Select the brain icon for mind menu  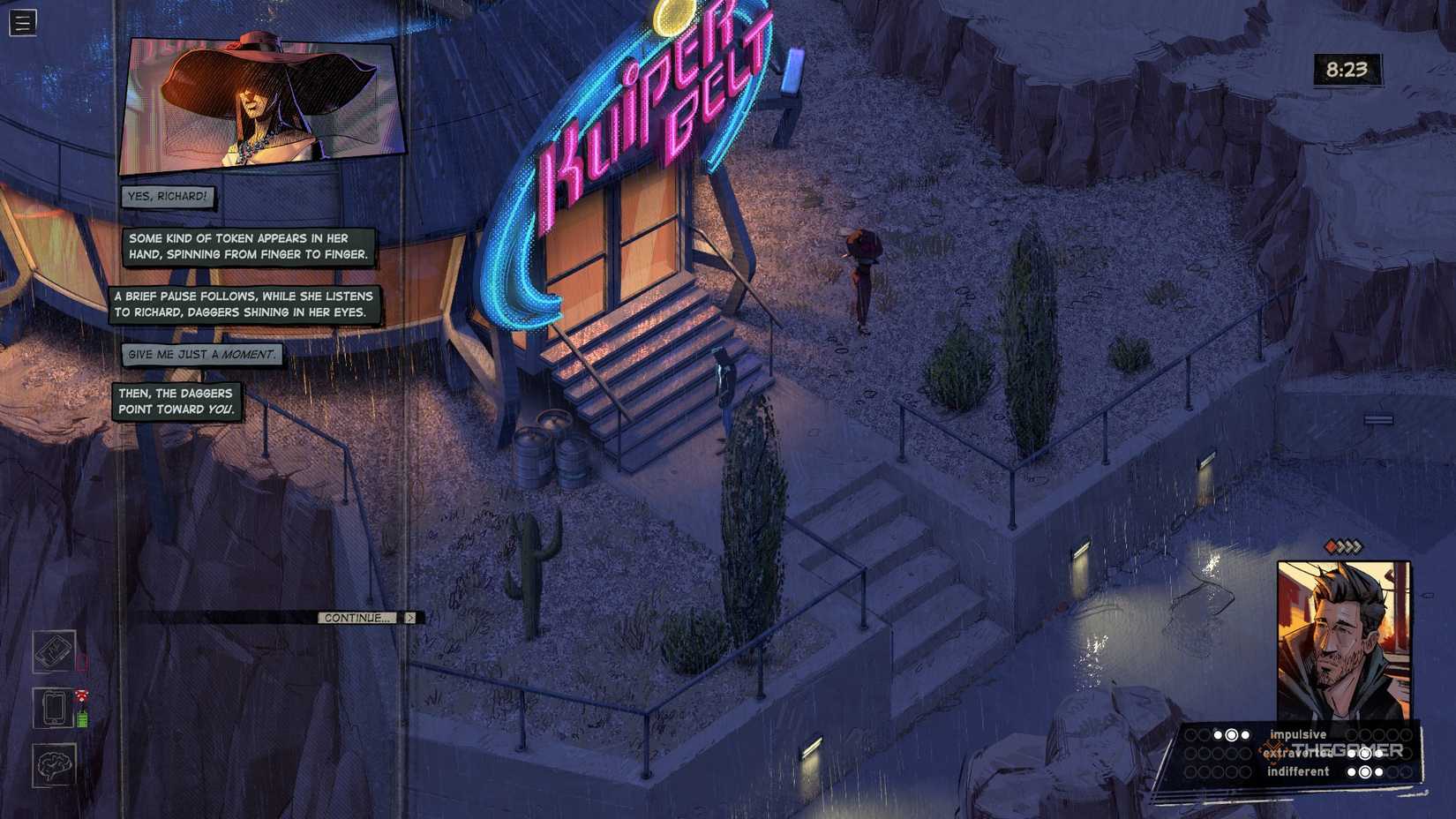pos(54,764)
